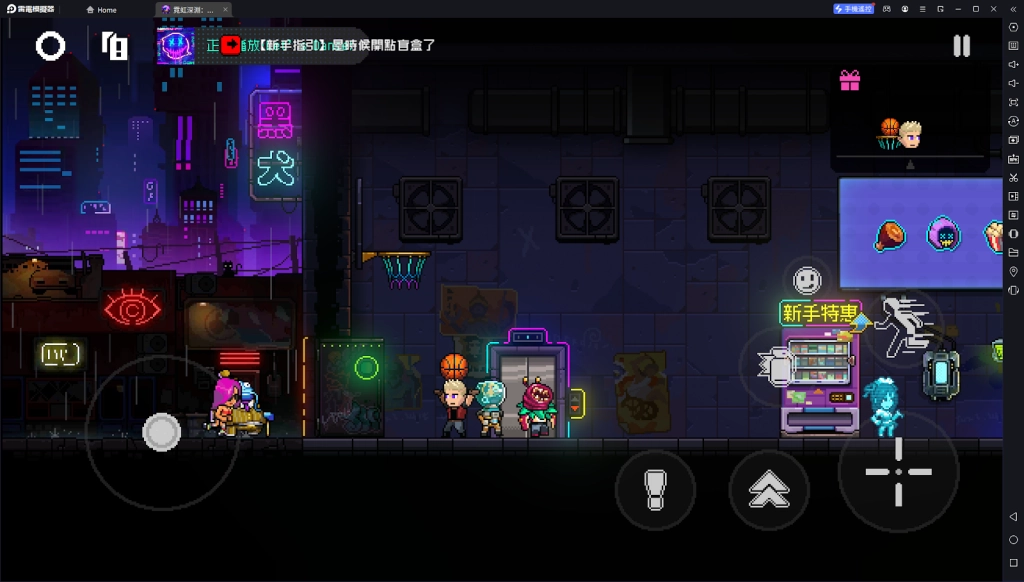
Task: Tap the white ring icon in the corner
Action: pos(51,46)
